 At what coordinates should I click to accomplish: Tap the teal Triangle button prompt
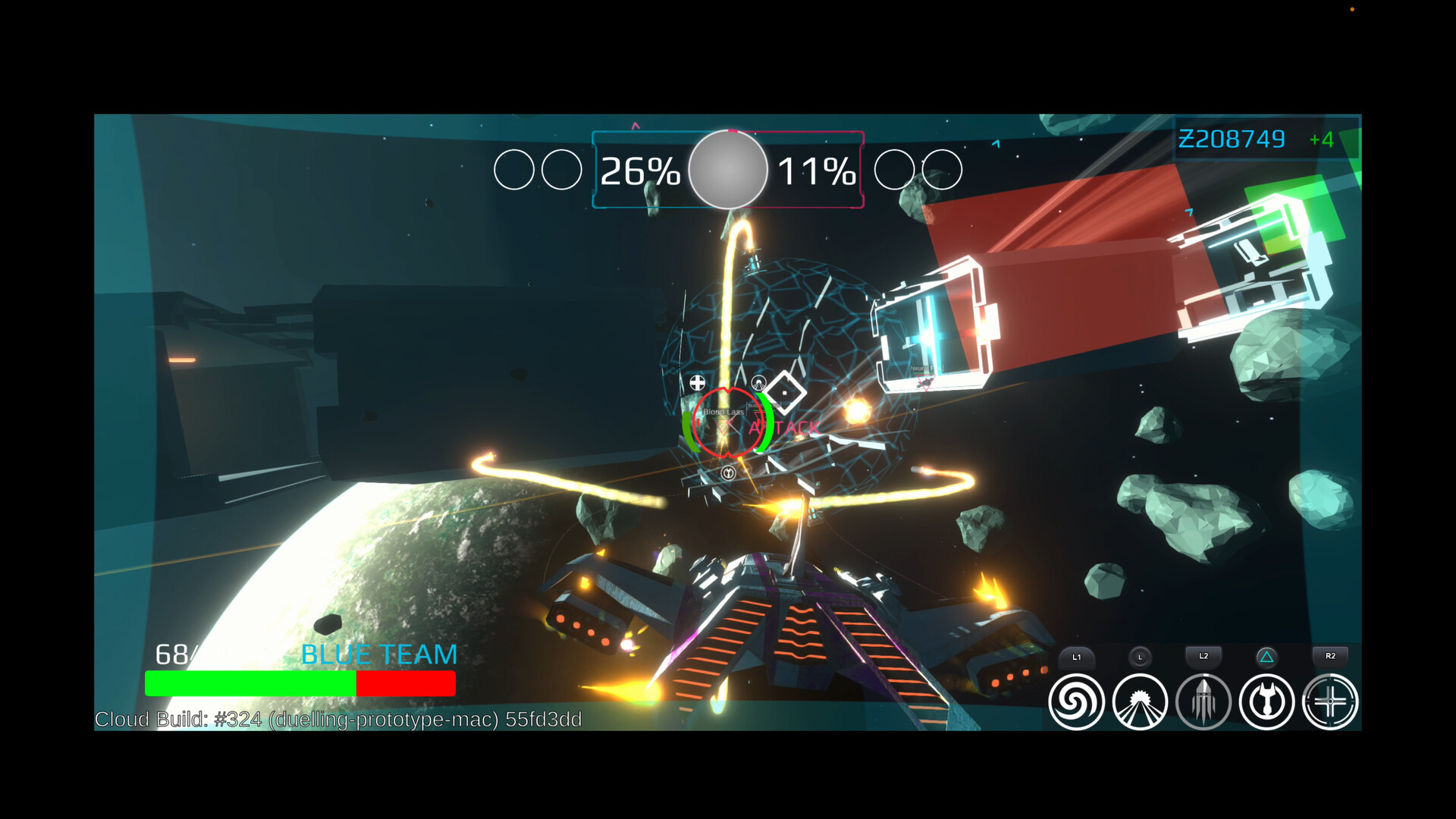[1265, 657]
